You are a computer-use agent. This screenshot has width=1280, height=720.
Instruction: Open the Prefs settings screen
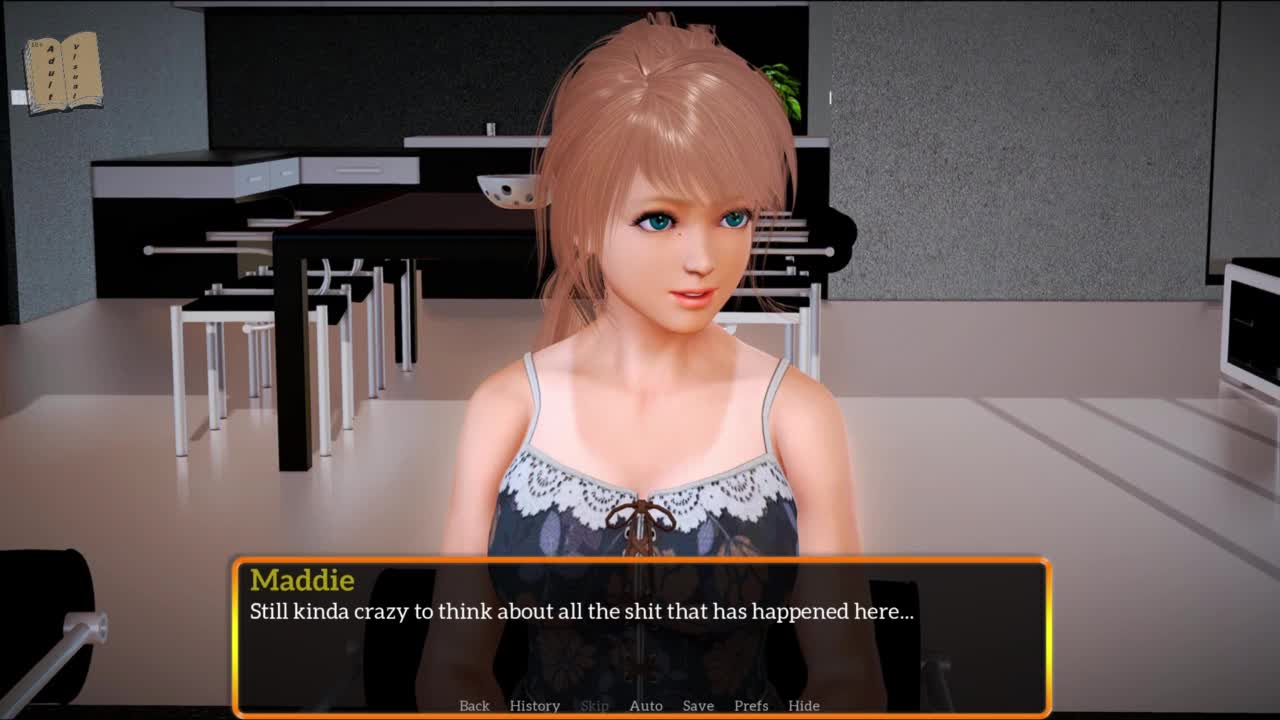click(x=751, y=705)
